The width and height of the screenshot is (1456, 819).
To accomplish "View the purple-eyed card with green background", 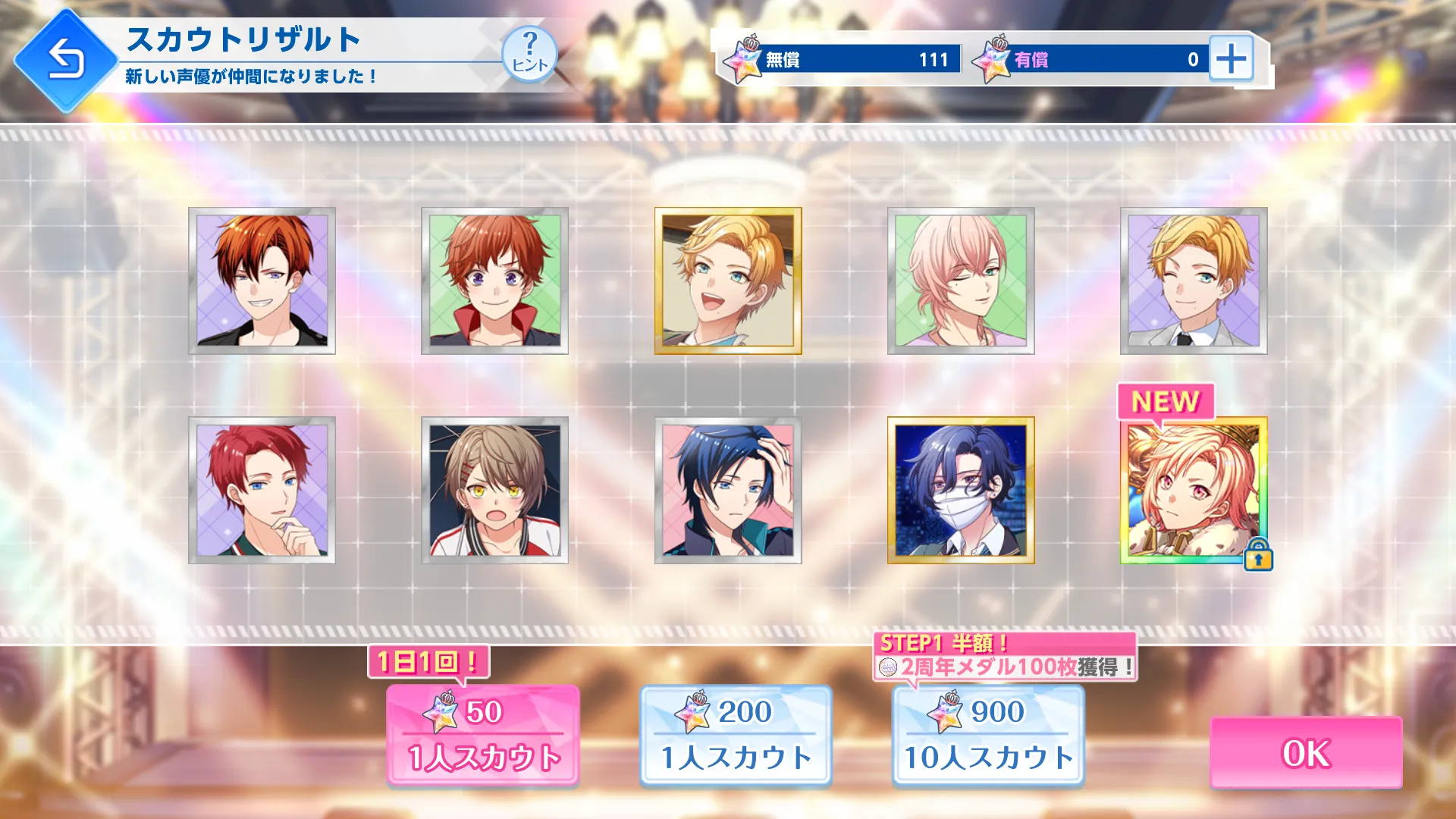I will pyautogui.click(x=494, y=281).
